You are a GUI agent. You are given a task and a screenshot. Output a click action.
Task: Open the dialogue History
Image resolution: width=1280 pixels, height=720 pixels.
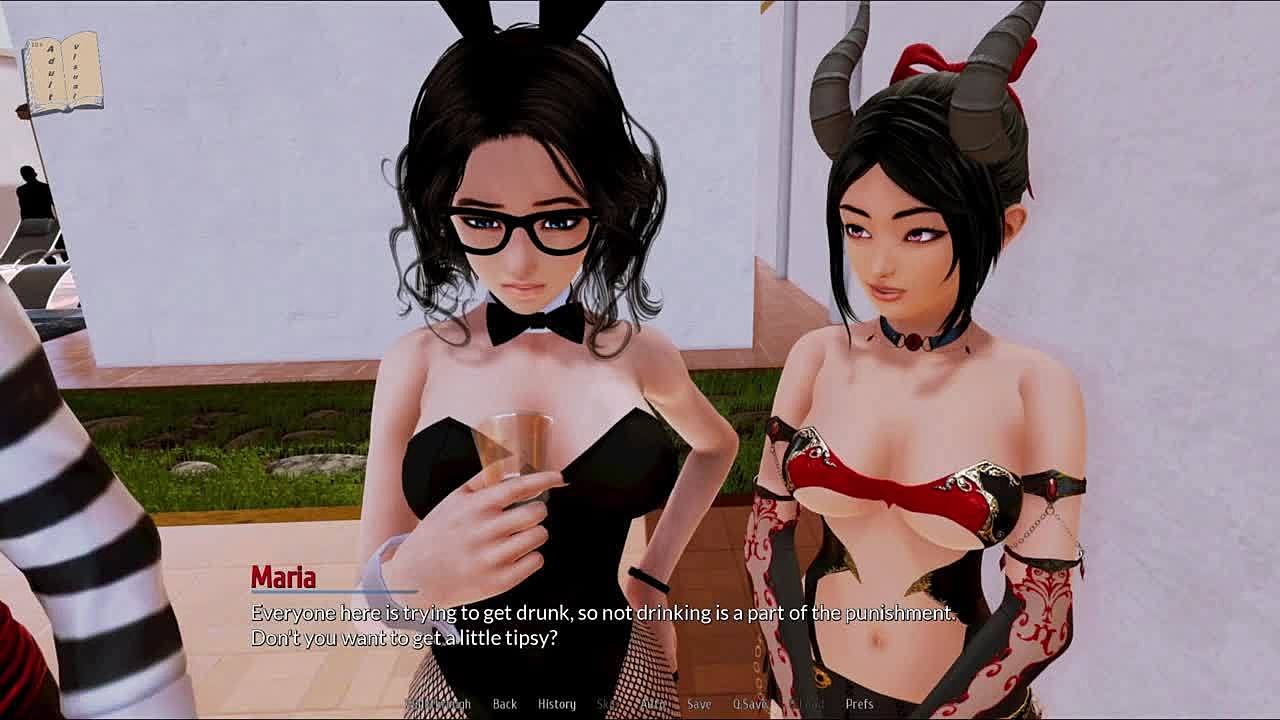pyautogui.click(x=557, y=704)
